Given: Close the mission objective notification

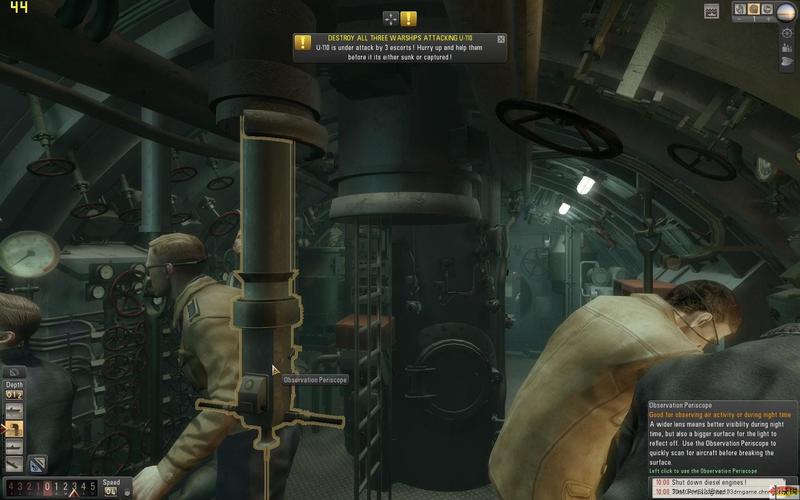Looking at the screenshot, I should pos(501,39).
